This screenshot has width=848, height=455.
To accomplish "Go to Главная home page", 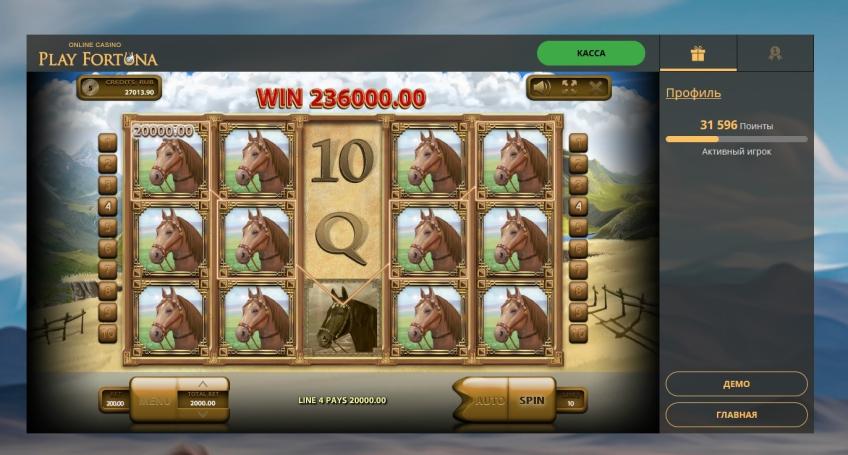I will pos(736,414).
